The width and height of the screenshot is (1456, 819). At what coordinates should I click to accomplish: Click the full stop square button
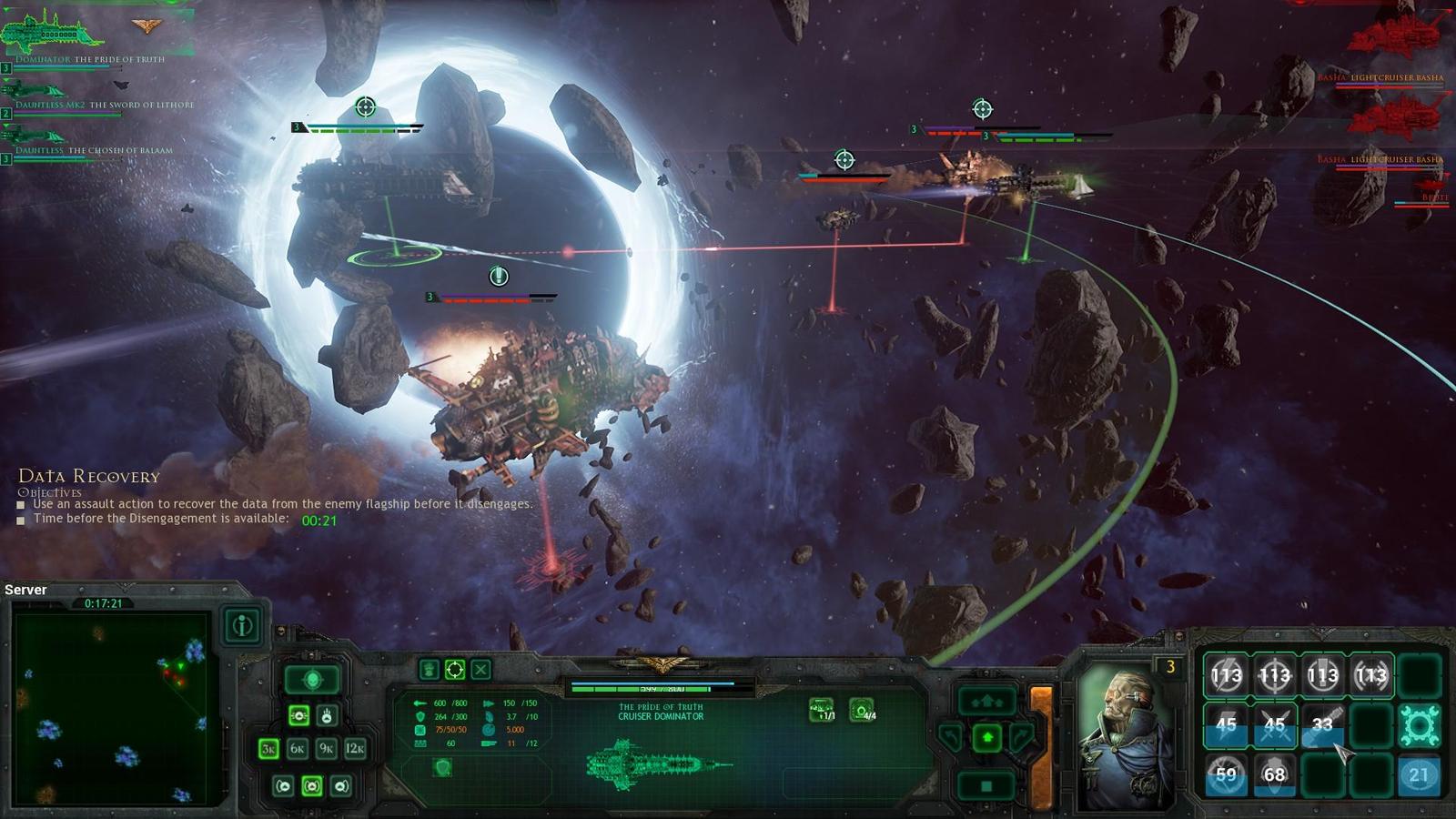coord(987,784)
